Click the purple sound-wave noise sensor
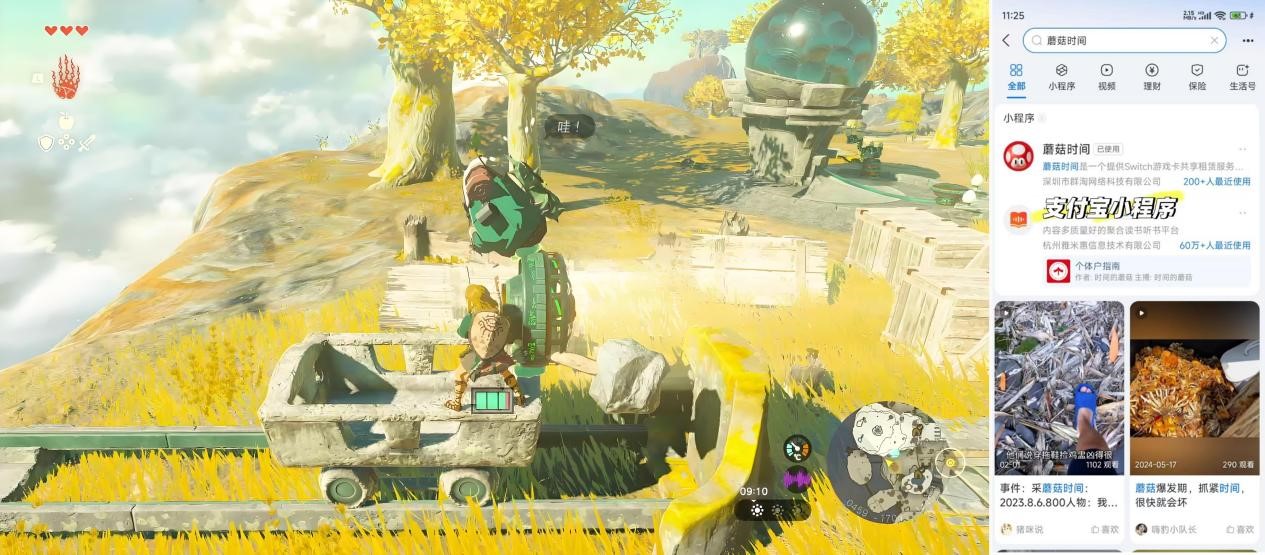The image size is (1265, 555). pos(797,480)
